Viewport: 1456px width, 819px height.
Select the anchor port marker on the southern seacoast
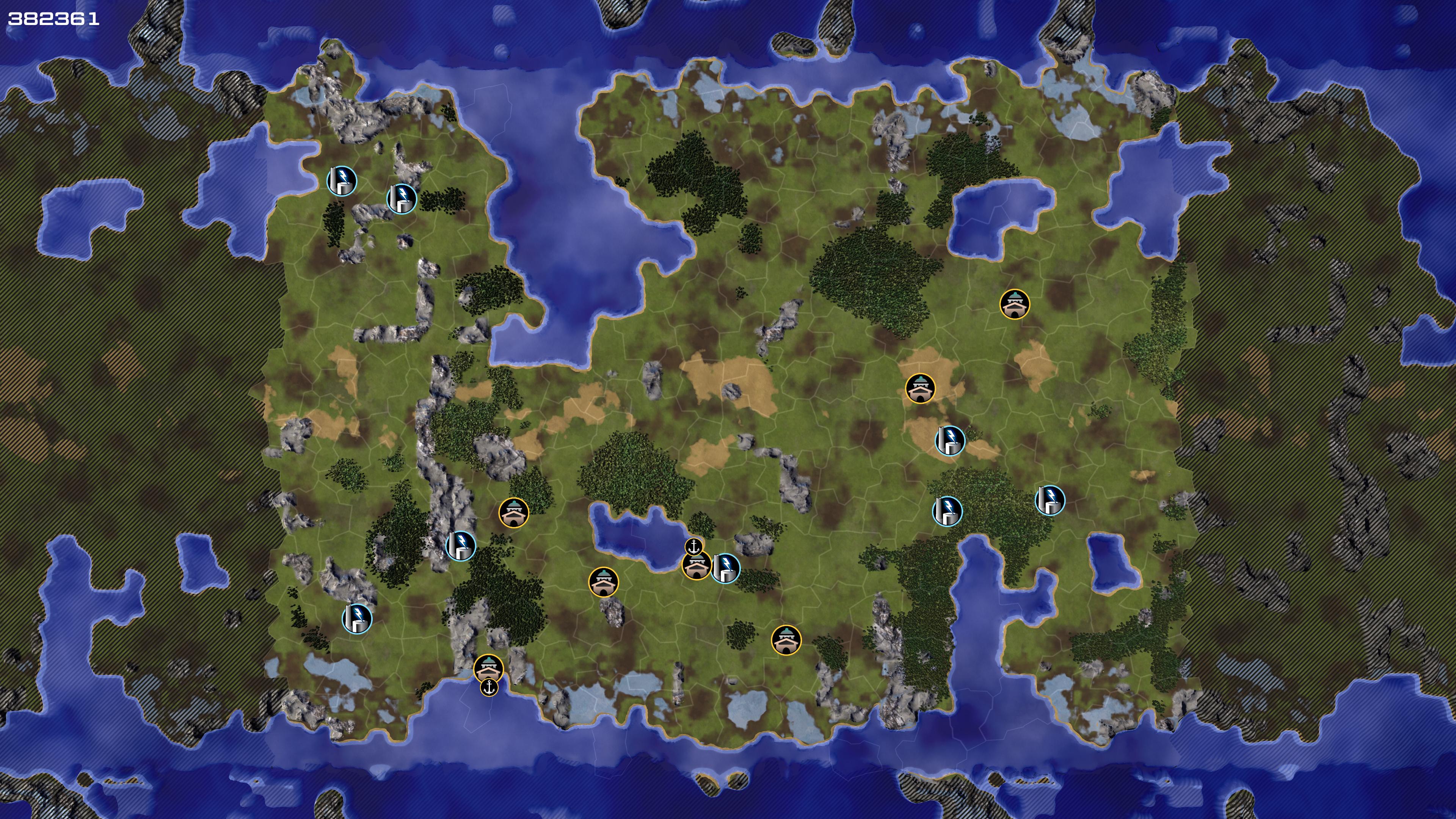(489, 687)
